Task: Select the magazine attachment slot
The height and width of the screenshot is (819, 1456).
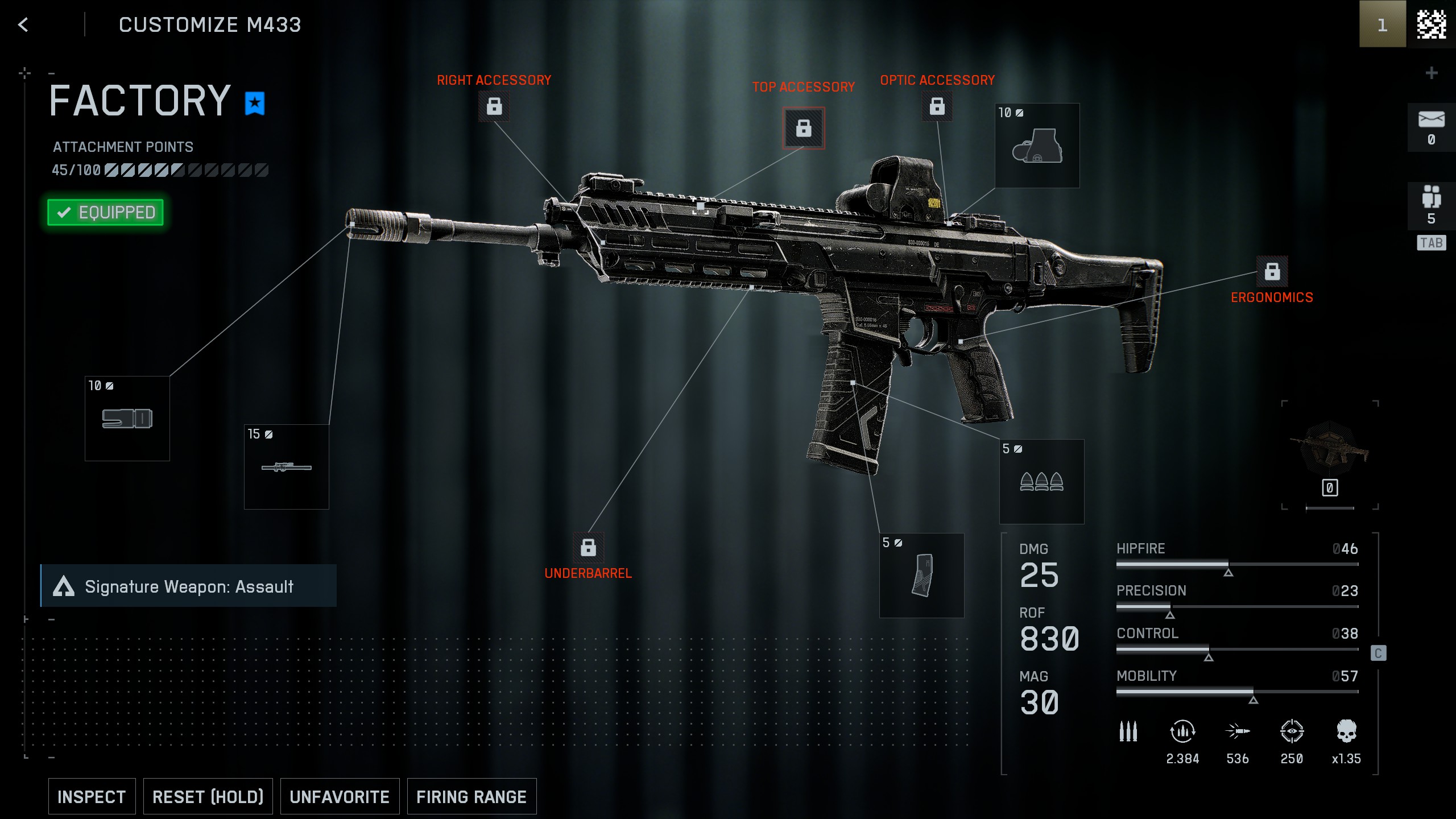Action: [921, 576]
